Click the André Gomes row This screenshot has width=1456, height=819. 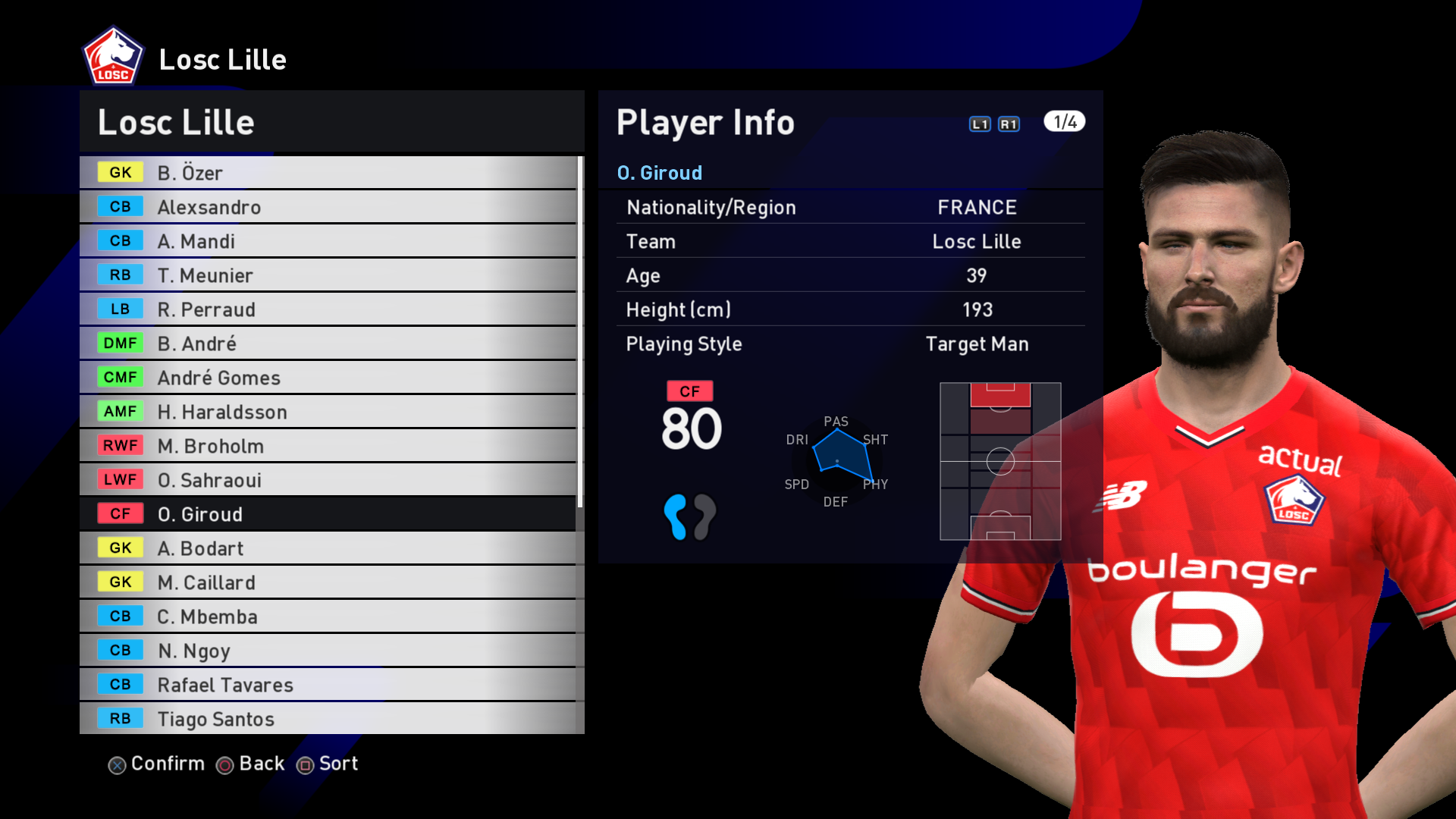click(328, 378)
